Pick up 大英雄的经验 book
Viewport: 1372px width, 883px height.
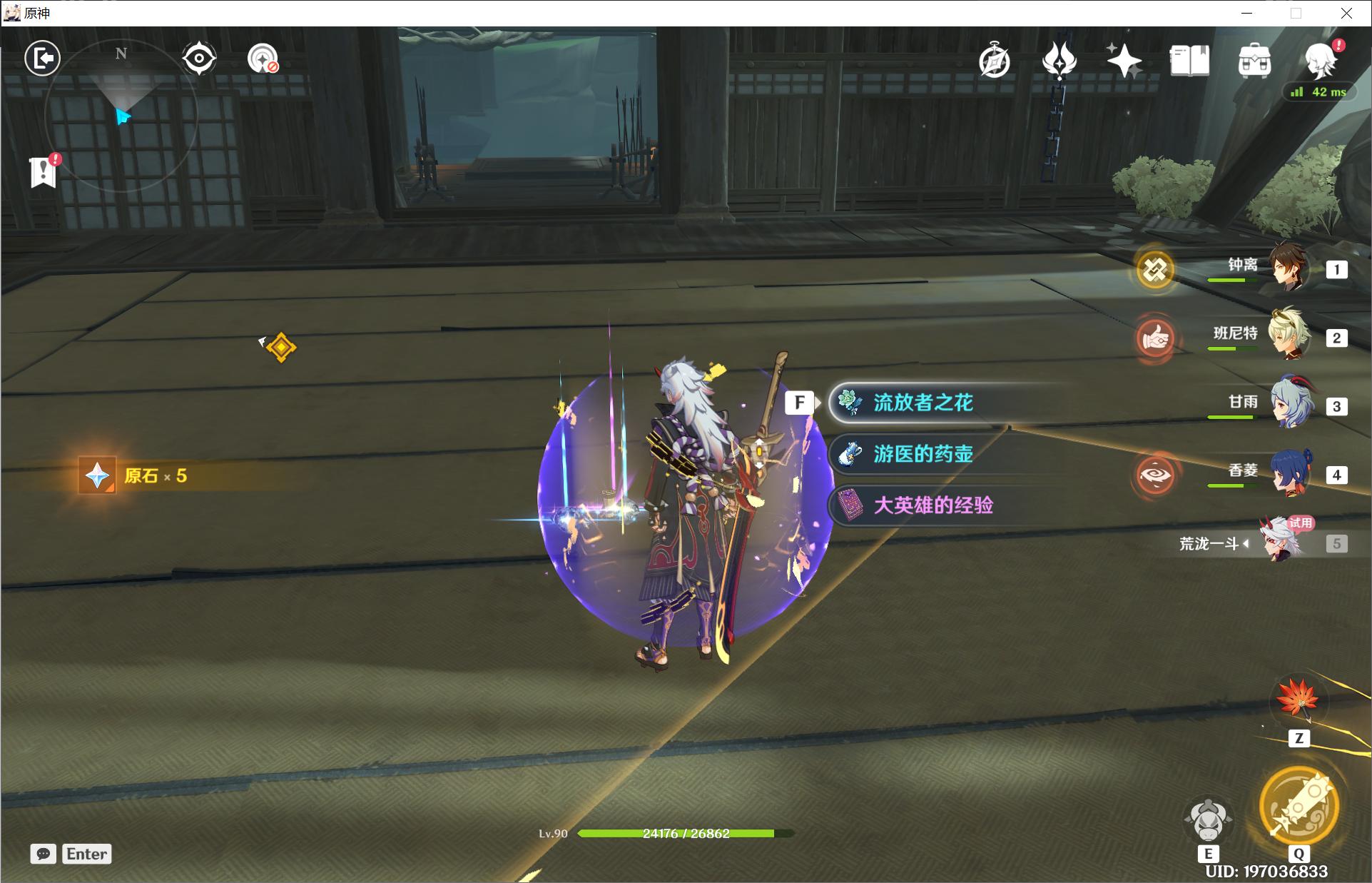point(932,505)
